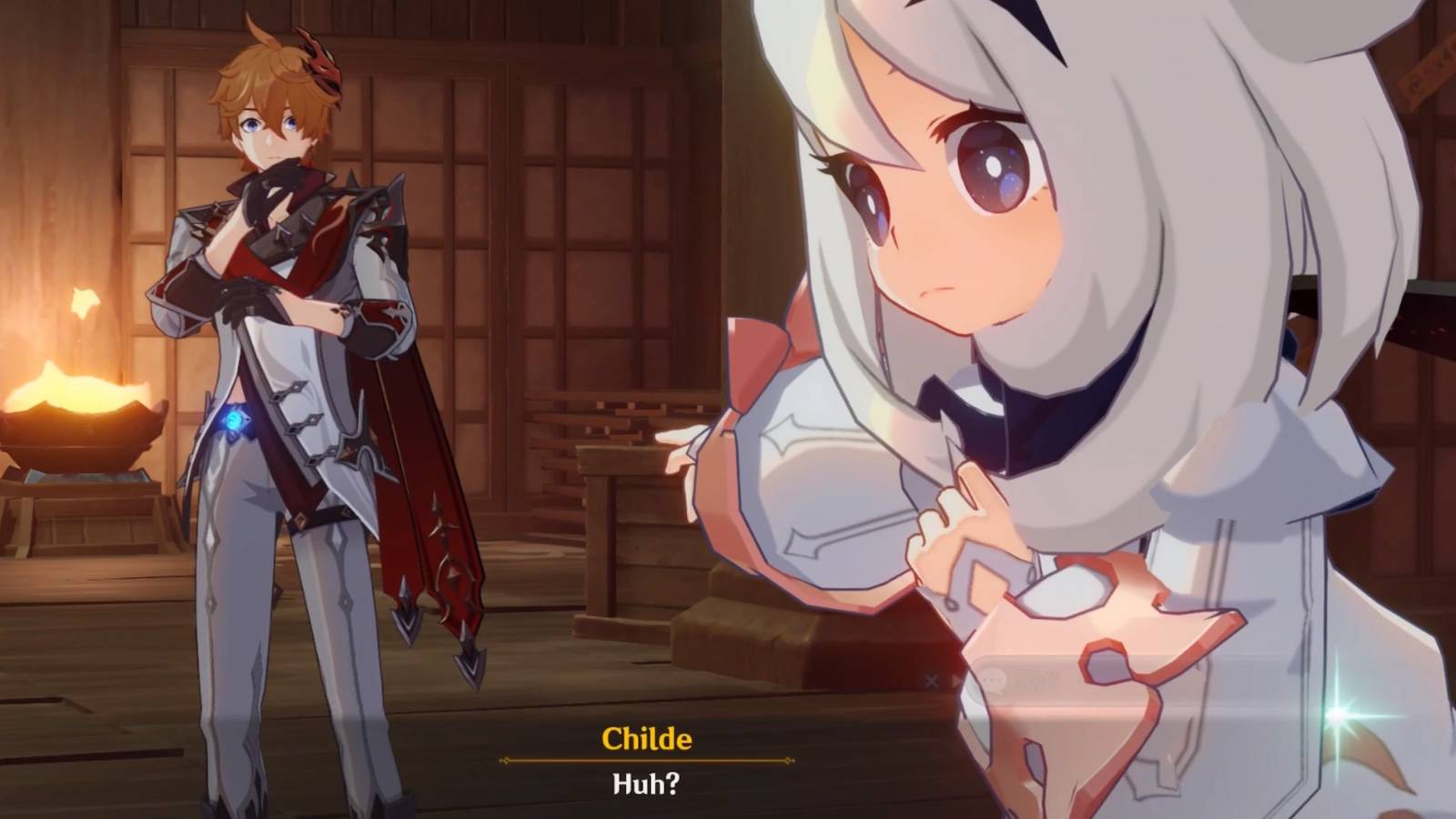The width and height of the screenshot is (1456, 819).
Task: Open the dialogue history speech bubble icon
Action: click(x=992, y=680)
